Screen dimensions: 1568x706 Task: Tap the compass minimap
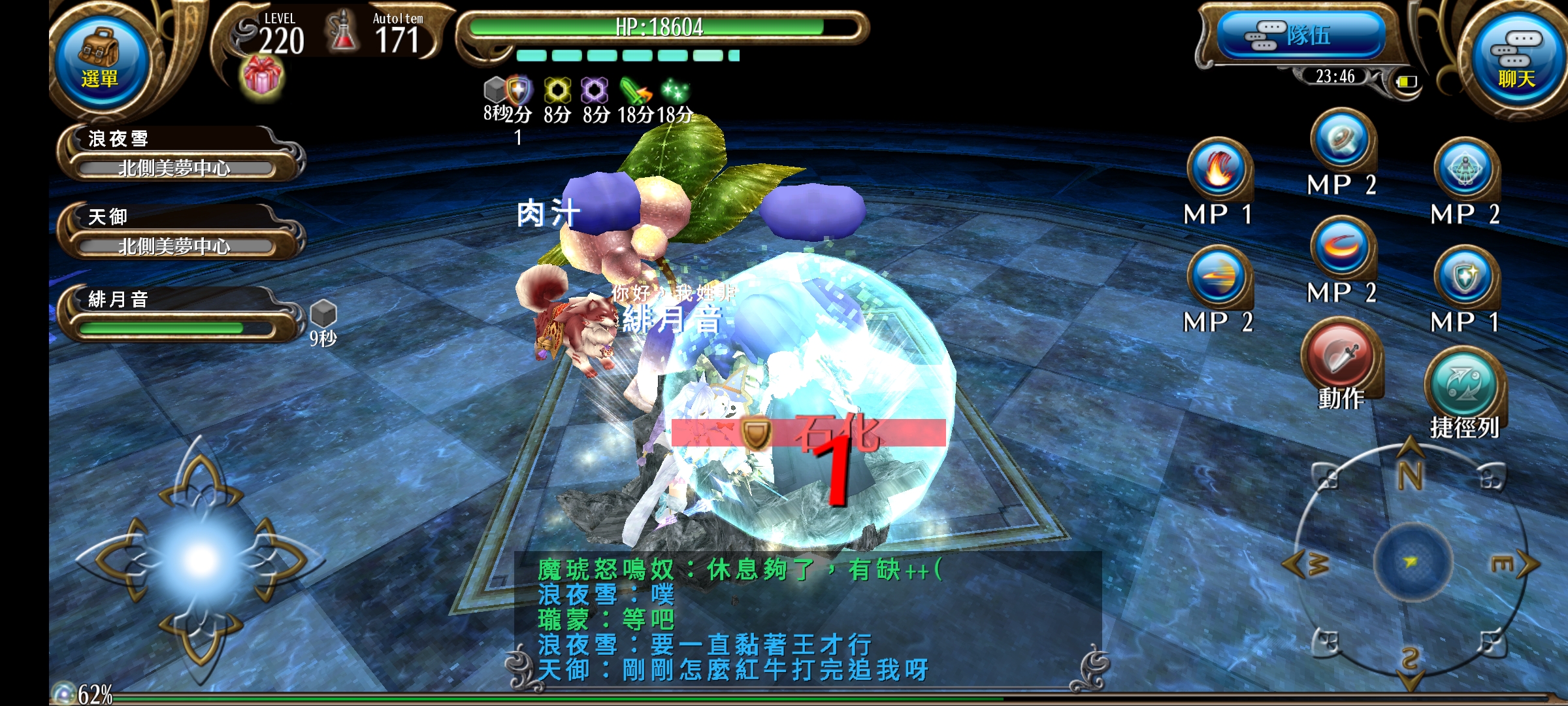coord(1411,562)
